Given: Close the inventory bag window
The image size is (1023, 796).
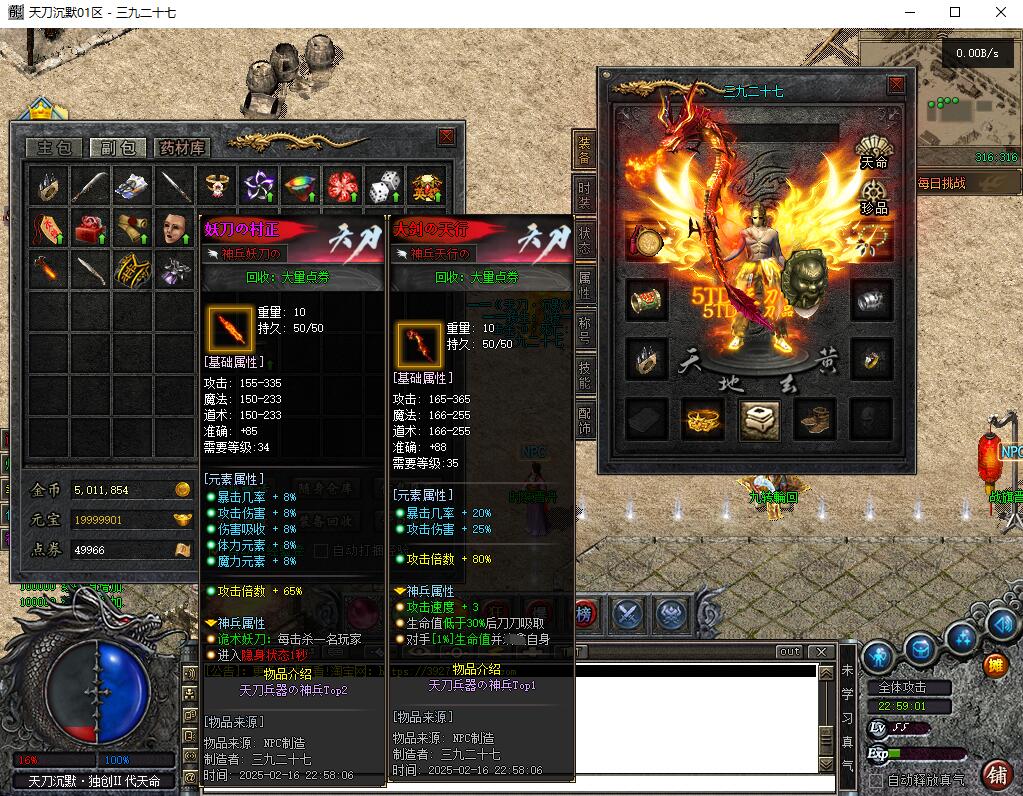Looking at the screenshot, I should coord(446,137).
